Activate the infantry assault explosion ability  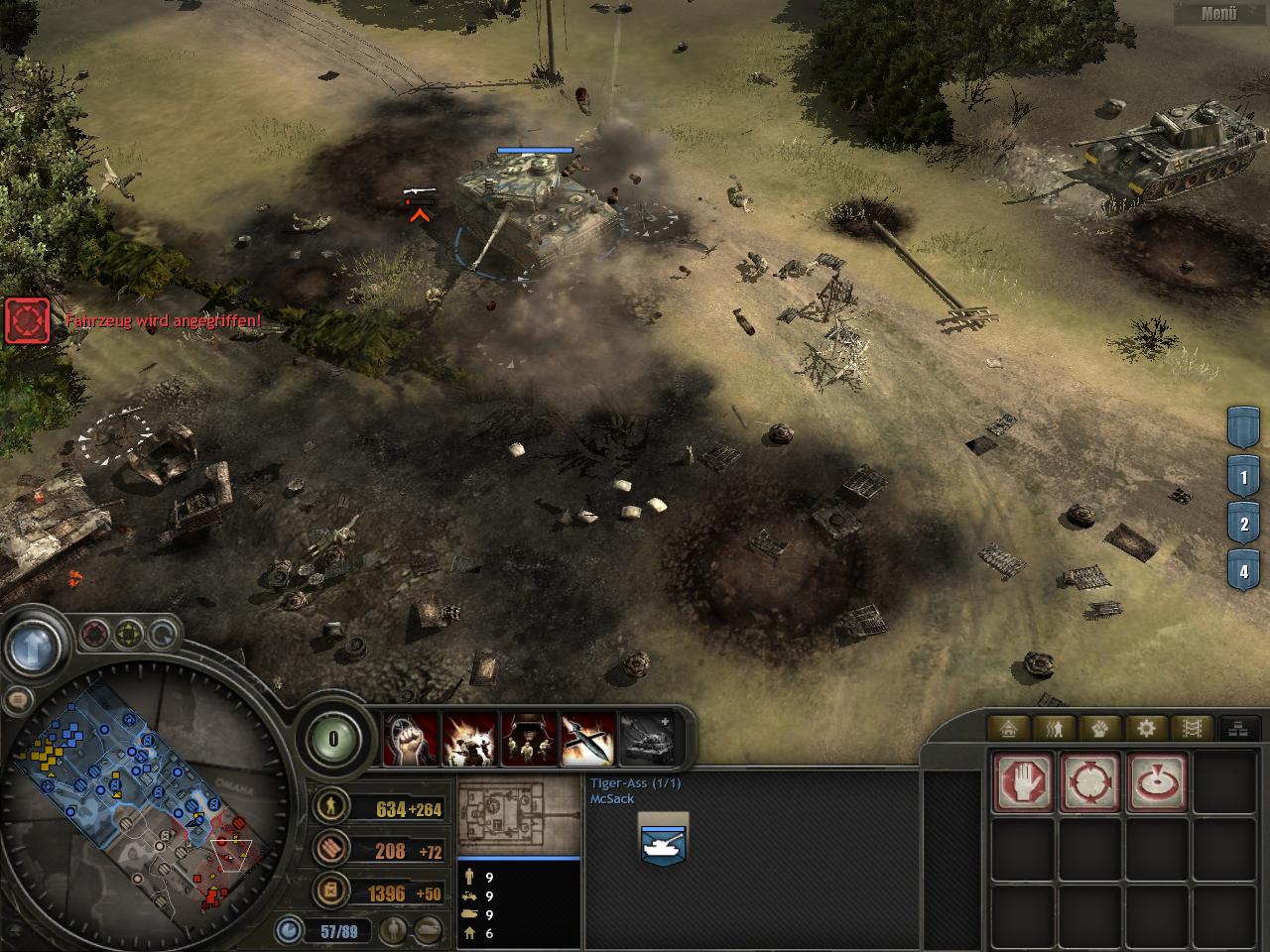click(x=469, y=739)
